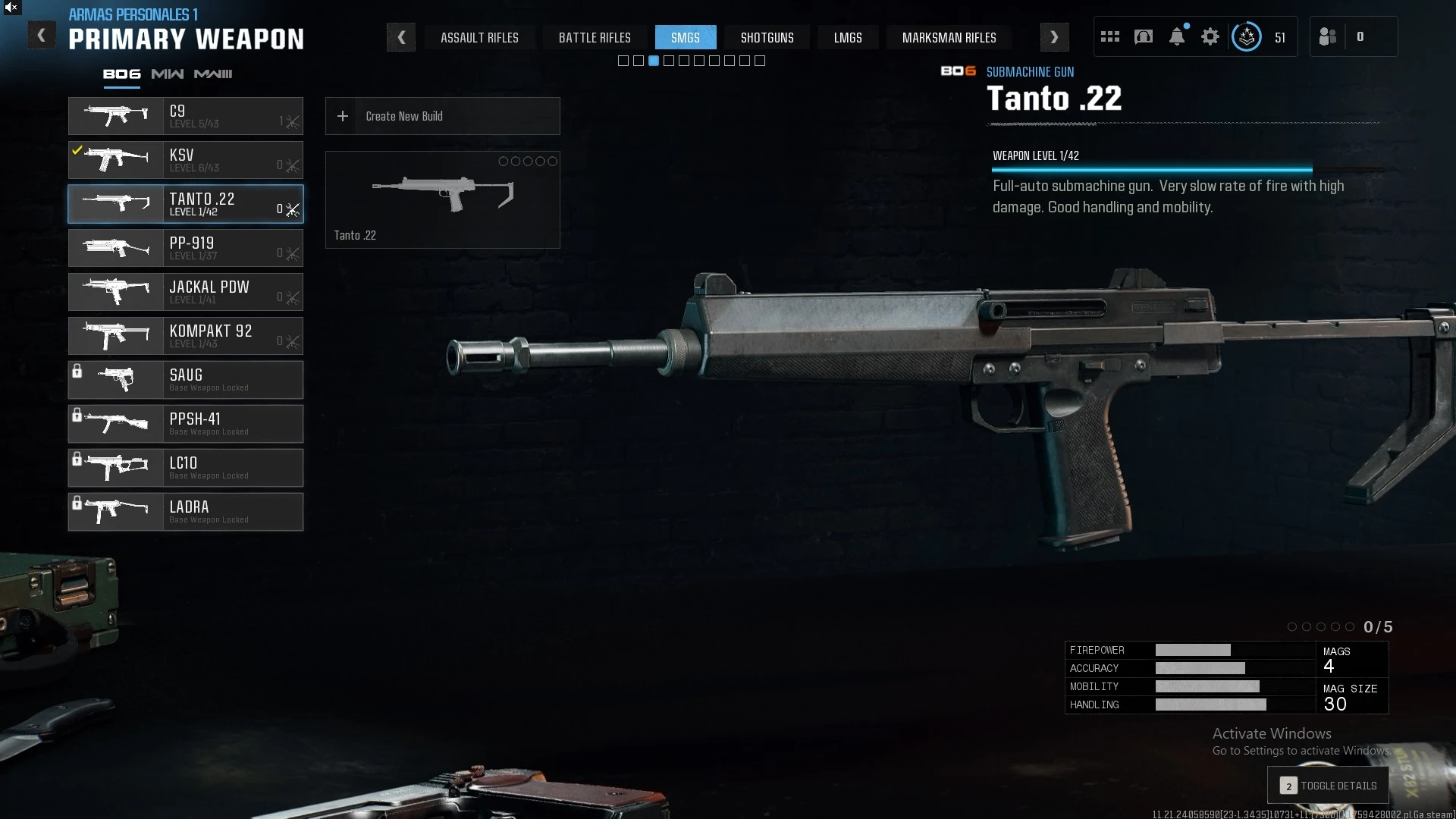This screenshot has height=819, width=1456.
Task: Show the LMGs weapon category
Action: (848, 37)
